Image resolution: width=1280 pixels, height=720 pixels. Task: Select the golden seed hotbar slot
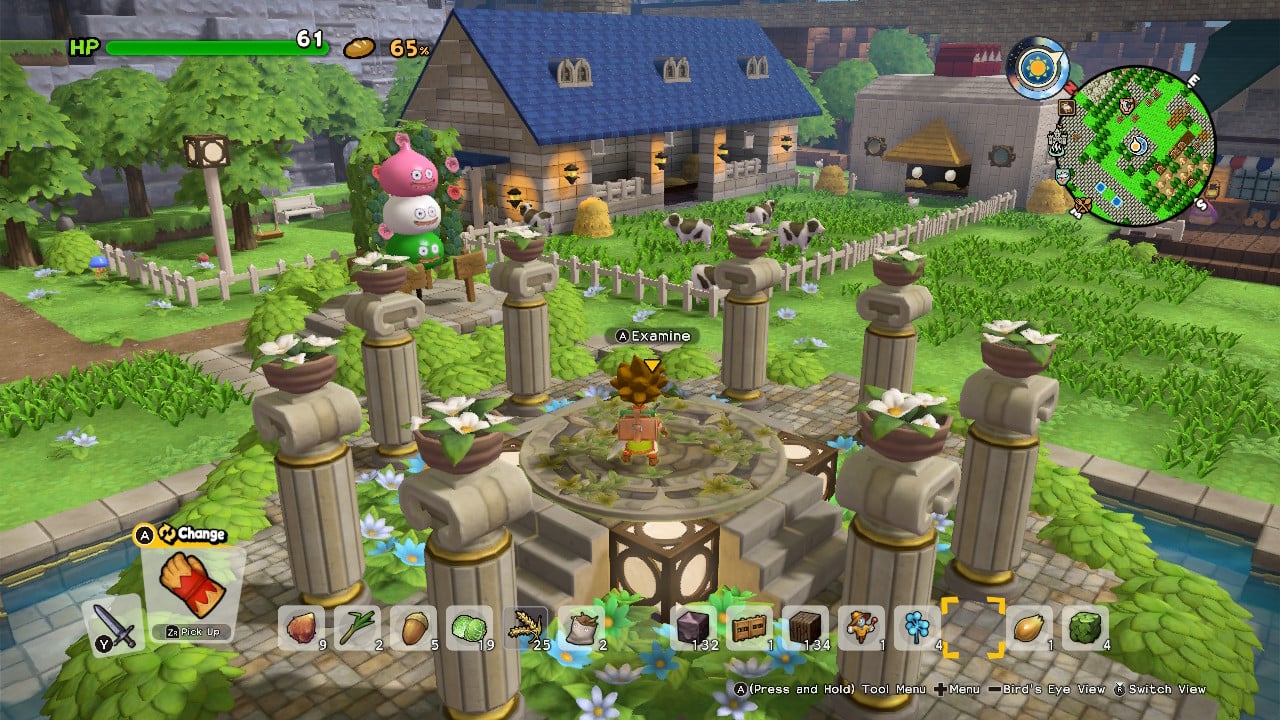tap(1030, 628)
